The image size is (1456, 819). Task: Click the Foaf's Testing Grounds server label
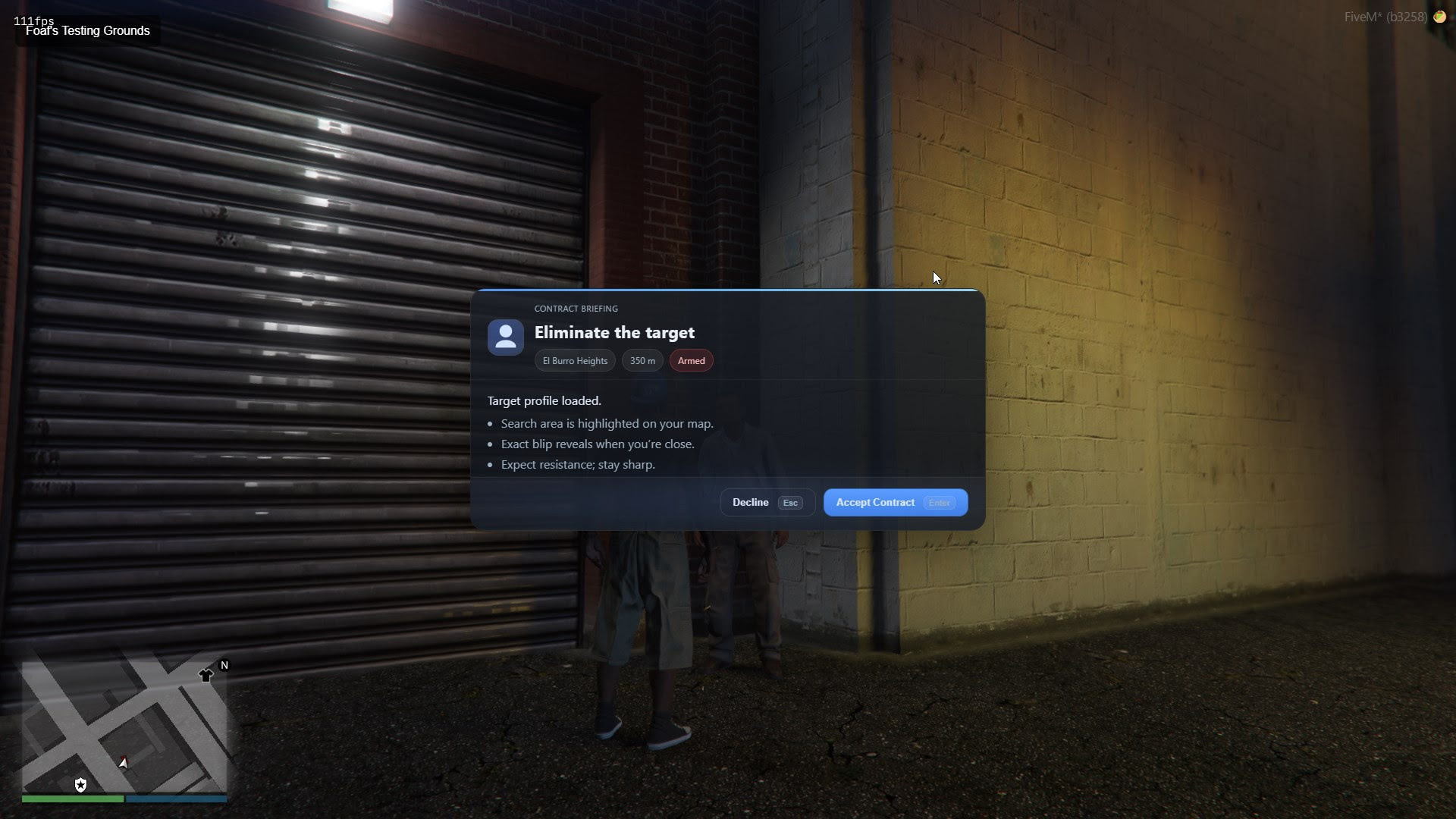86,31
